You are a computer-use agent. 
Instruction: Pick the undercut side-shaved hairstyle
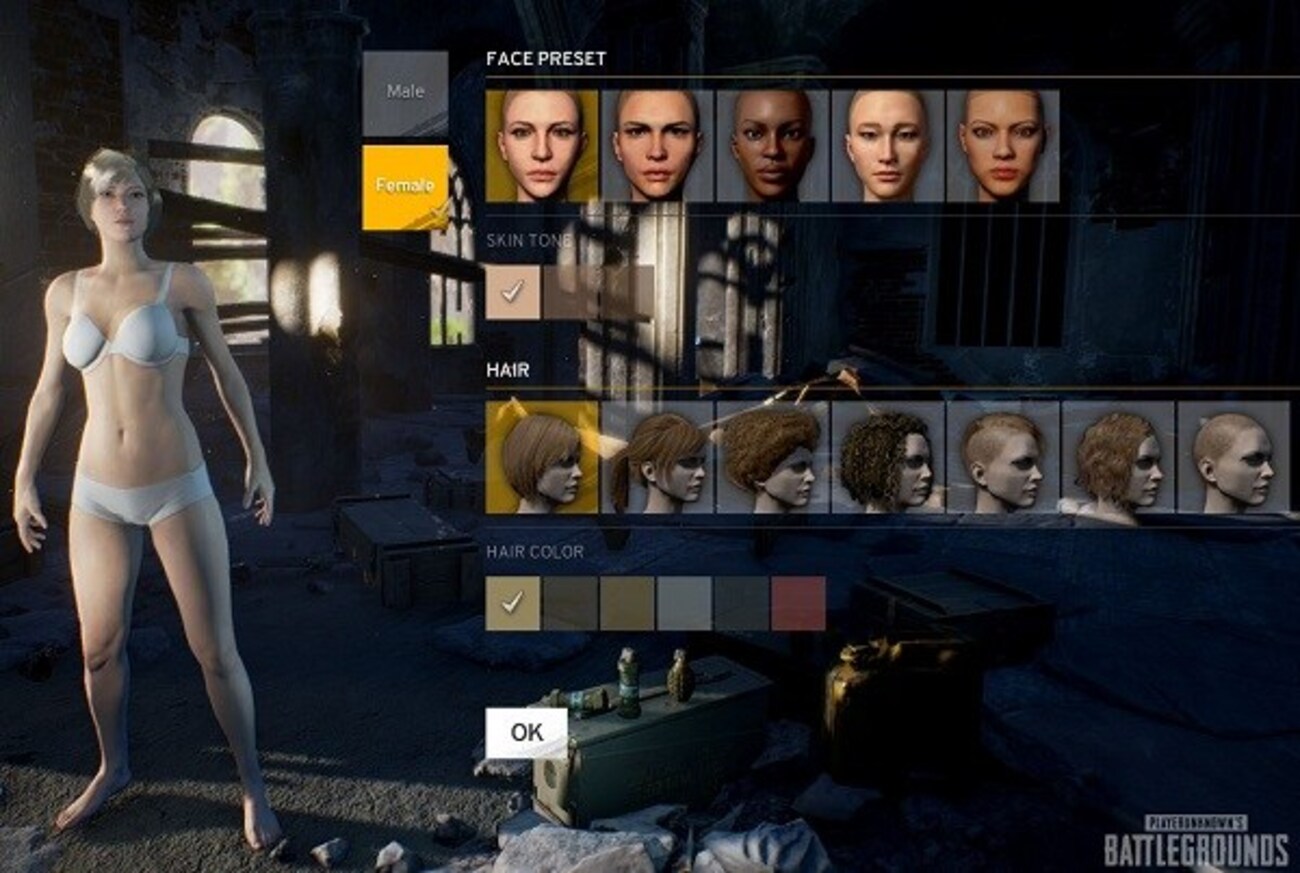1001,457
